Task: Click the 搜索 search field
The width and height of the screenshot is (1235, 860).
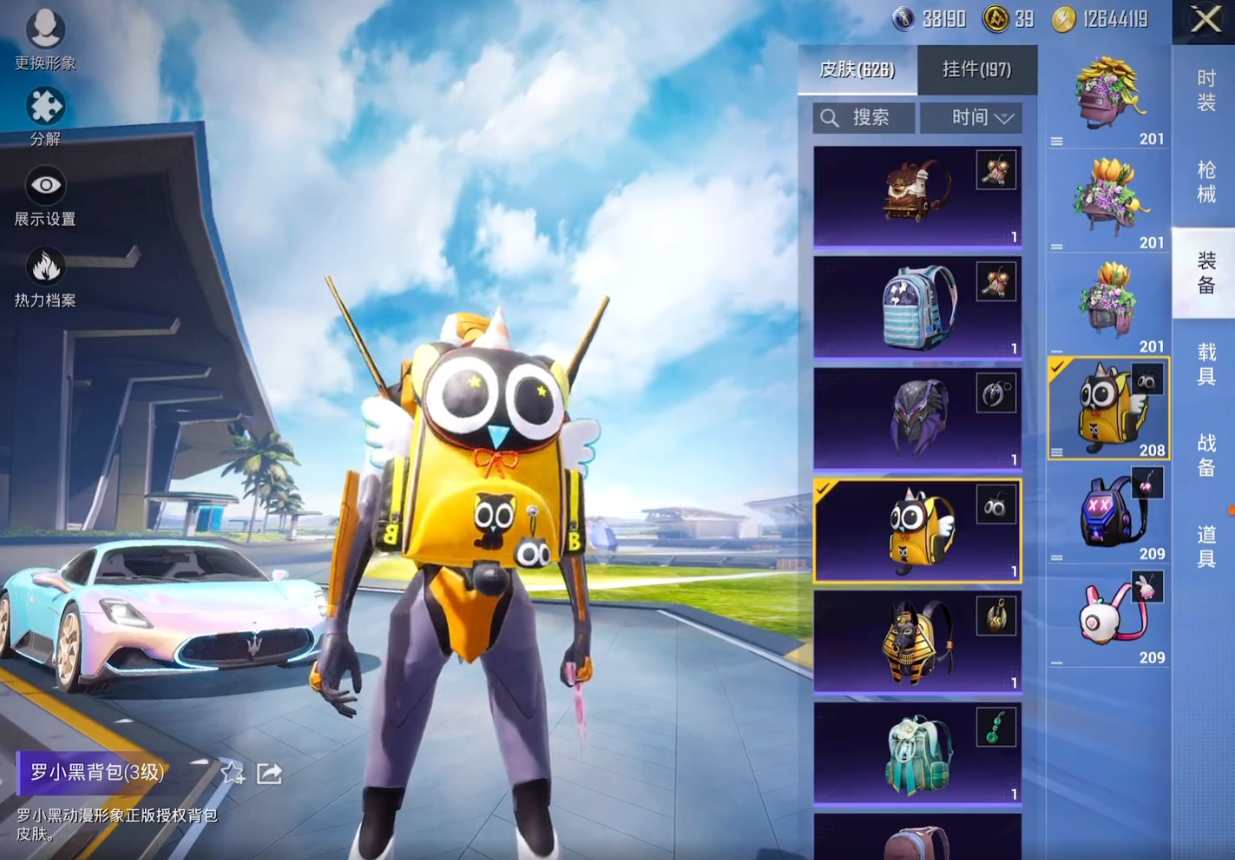Action: [x=865, y=118]
